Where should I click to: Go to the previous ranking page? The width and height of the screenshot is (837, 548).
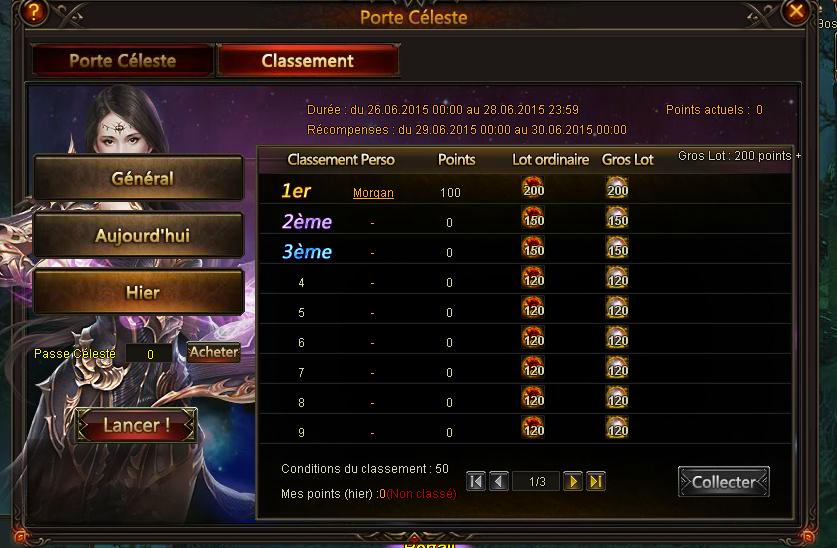tap(499, 482)
